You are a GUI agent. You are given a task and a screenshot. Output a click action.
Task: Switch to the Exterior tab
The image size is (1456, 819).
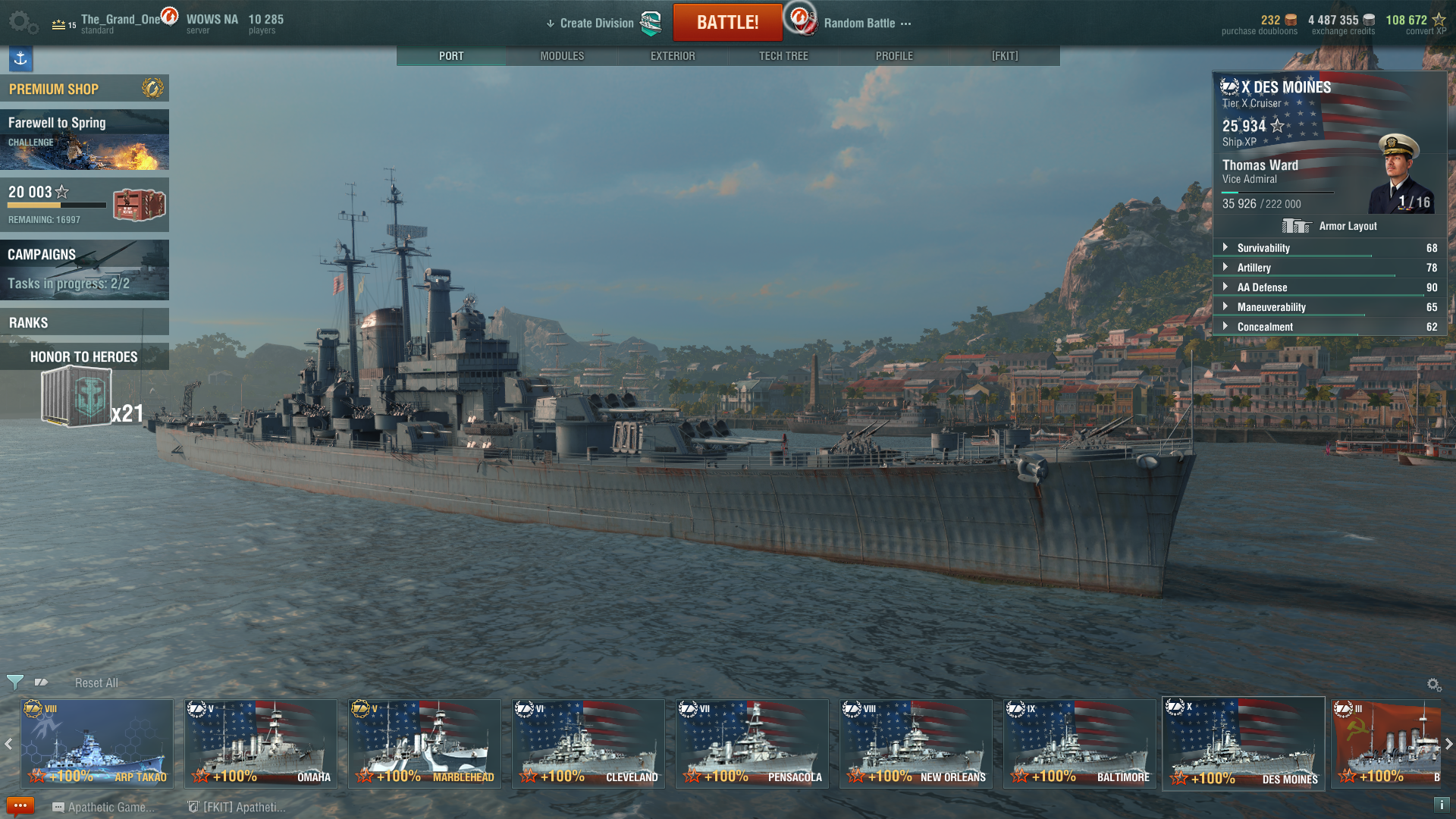[x=673, y=56]
